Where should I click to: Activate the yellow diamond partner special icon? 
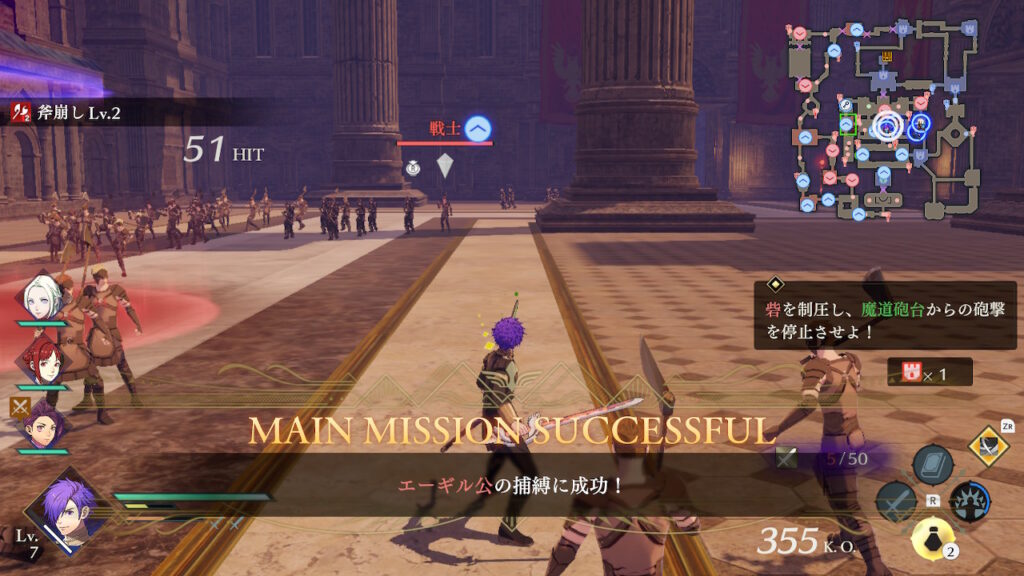point(988,445)
